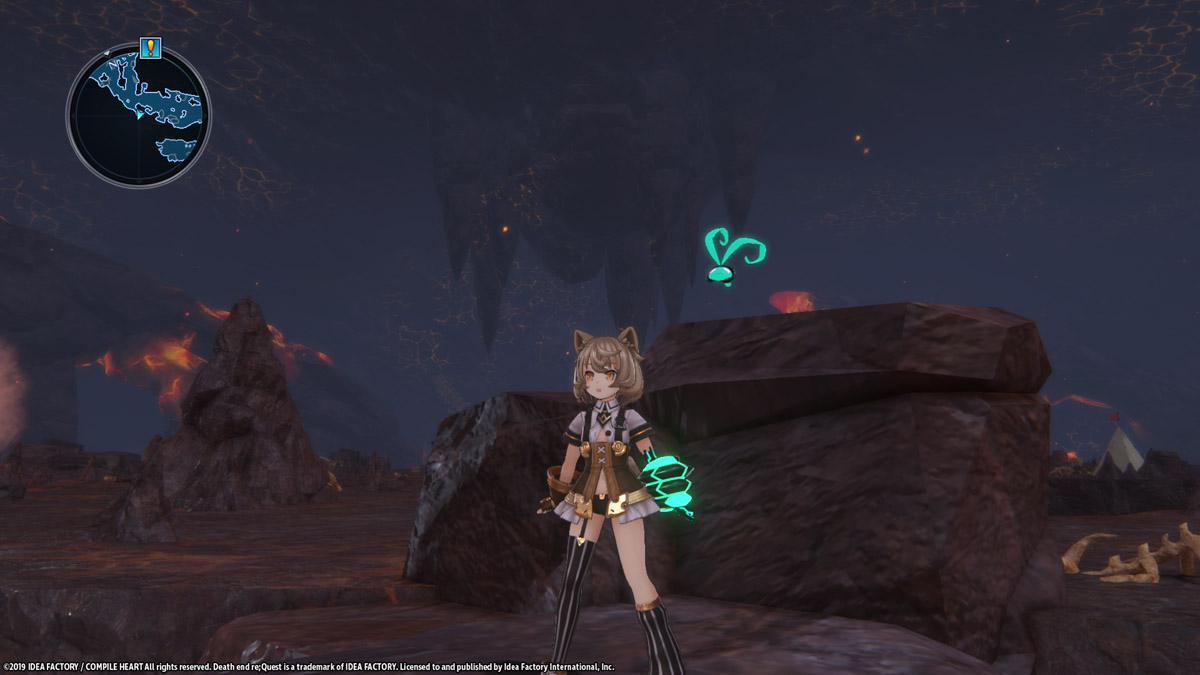
Task: Select the exclamation quest marker above the minimap
Action: point(150,47)
